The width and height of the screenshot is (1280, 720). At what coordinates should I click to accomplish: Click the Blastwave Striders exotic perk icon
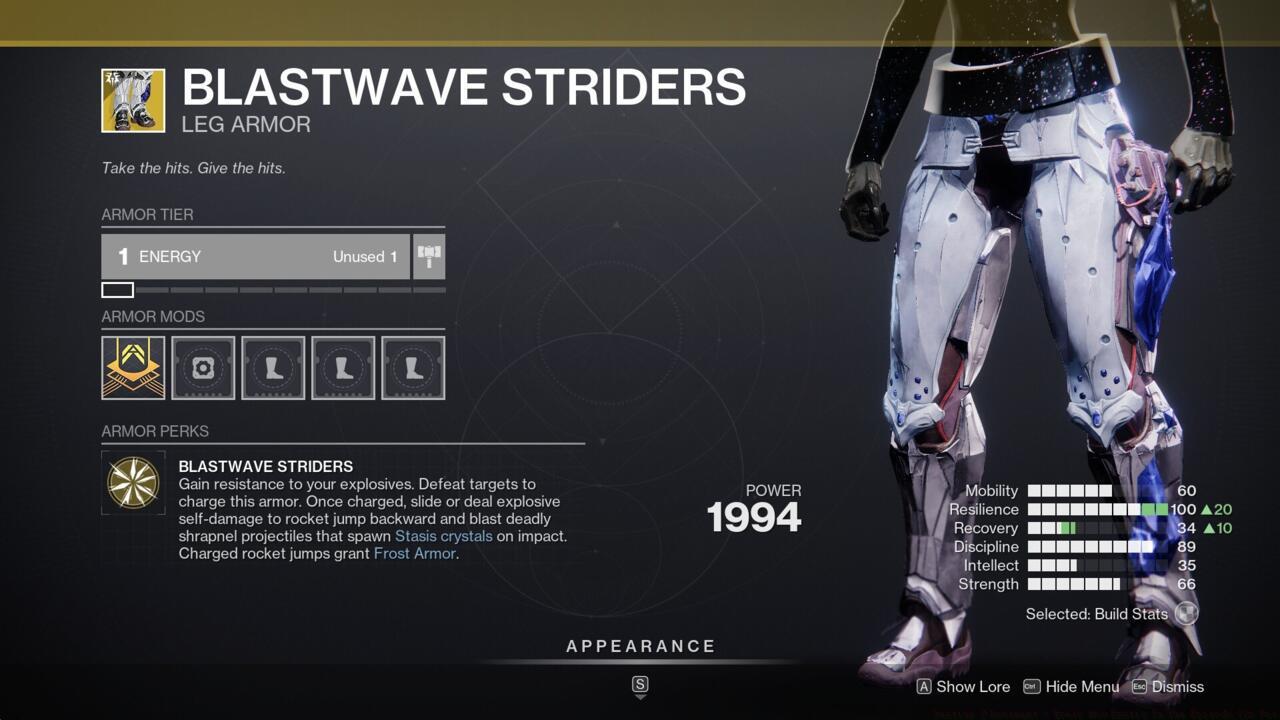click(x=132, y=483)
